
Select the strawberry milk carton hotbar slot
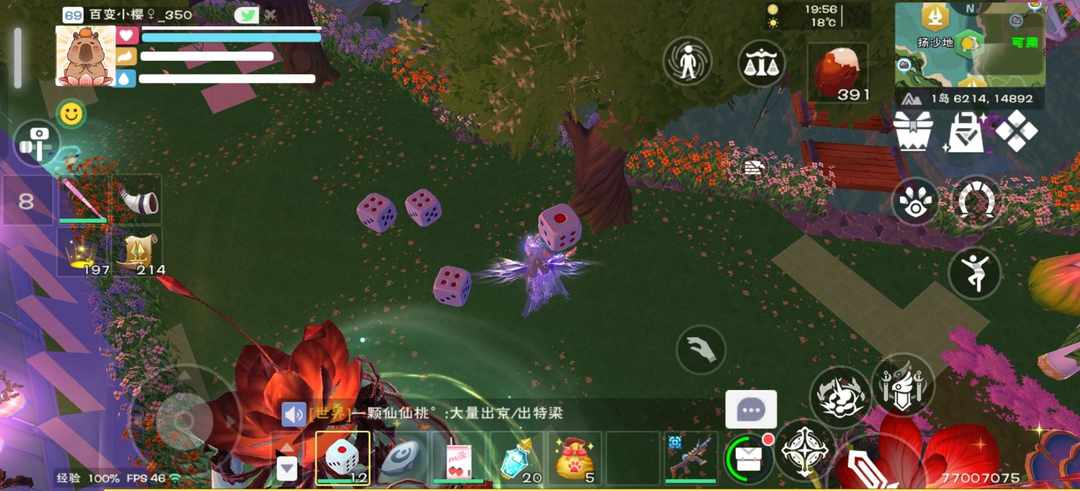[x=457, y=460]
